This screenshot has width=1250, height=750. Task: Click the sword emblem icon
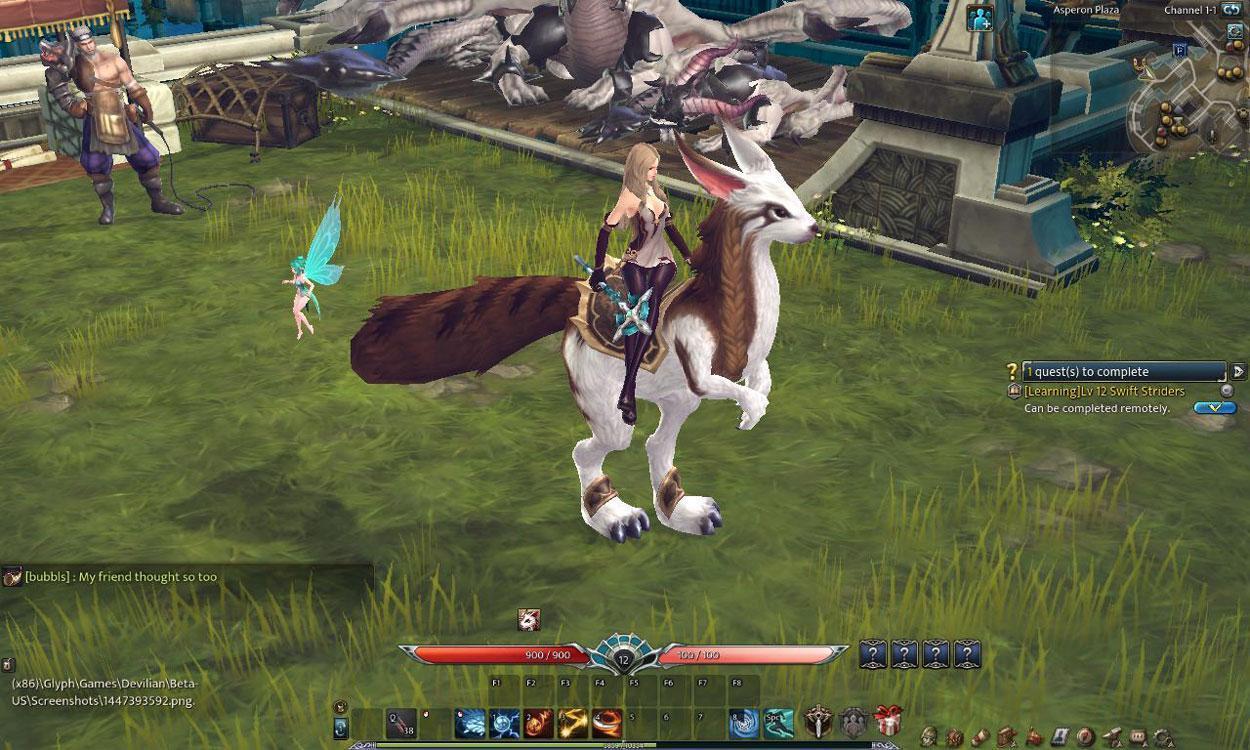point(819,720)
